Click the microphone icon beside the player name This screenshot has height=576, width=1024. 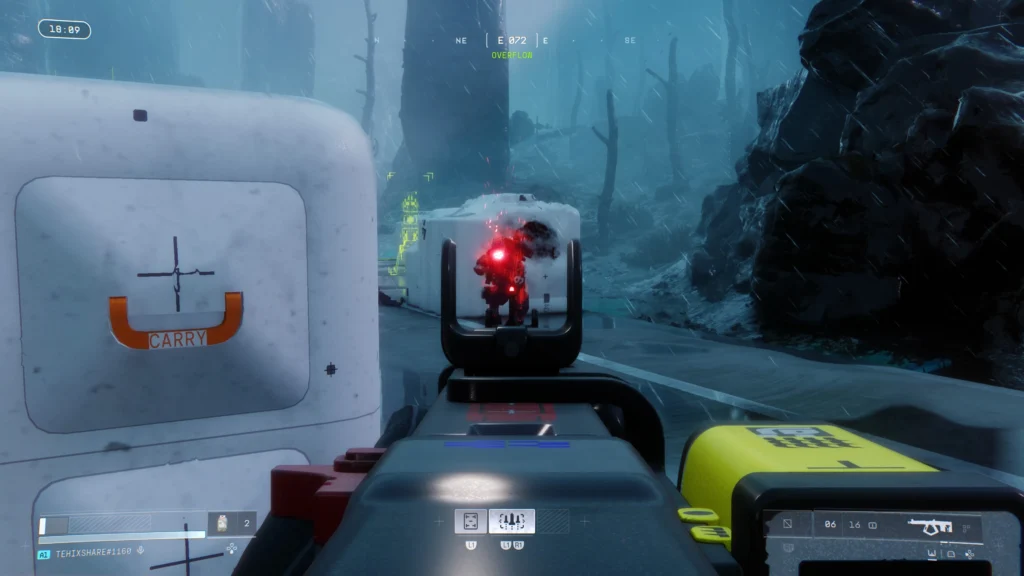click(x=141, y=553)
